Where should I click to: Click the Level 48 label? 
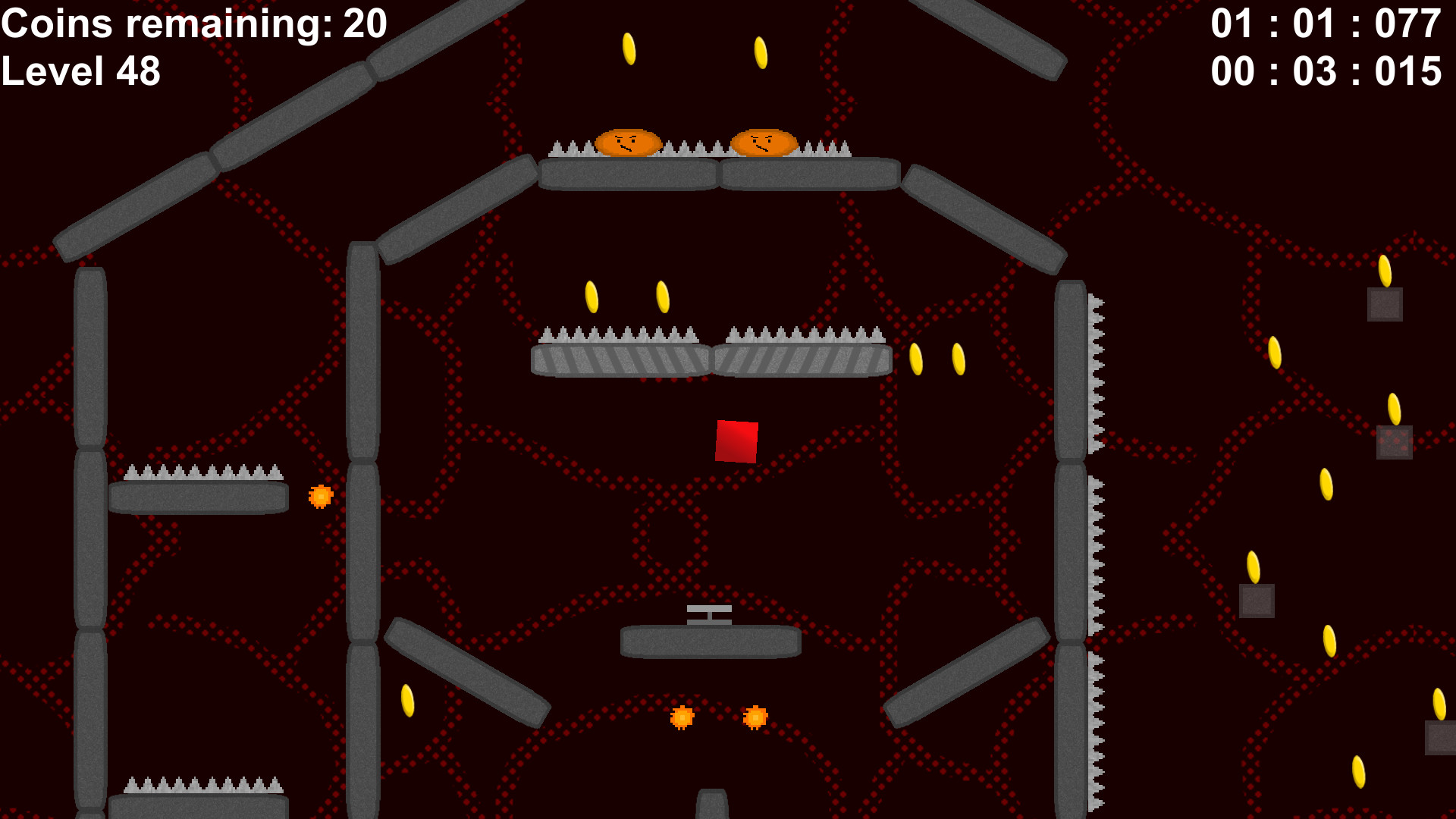pos(81,73)
